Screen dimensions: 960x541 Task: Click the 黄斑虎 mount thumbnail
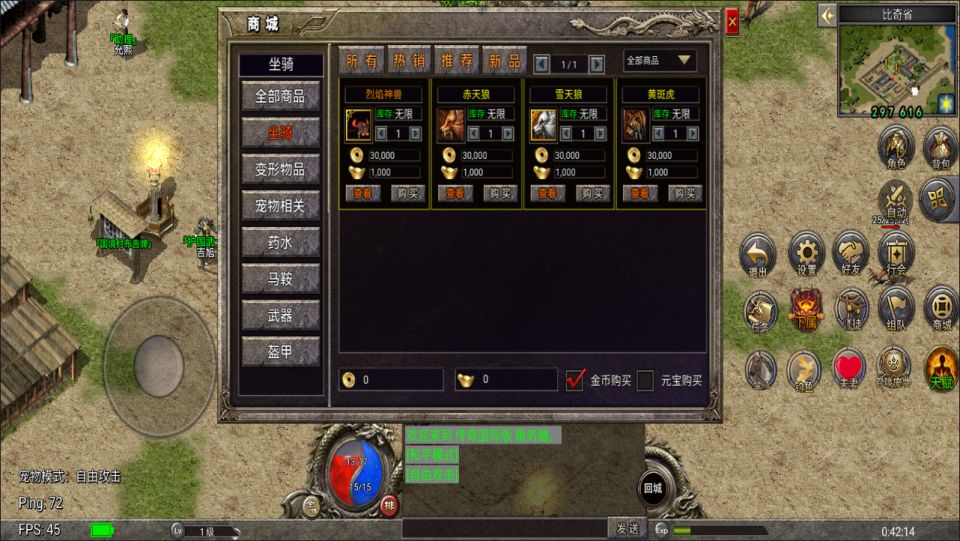(636, 124)
